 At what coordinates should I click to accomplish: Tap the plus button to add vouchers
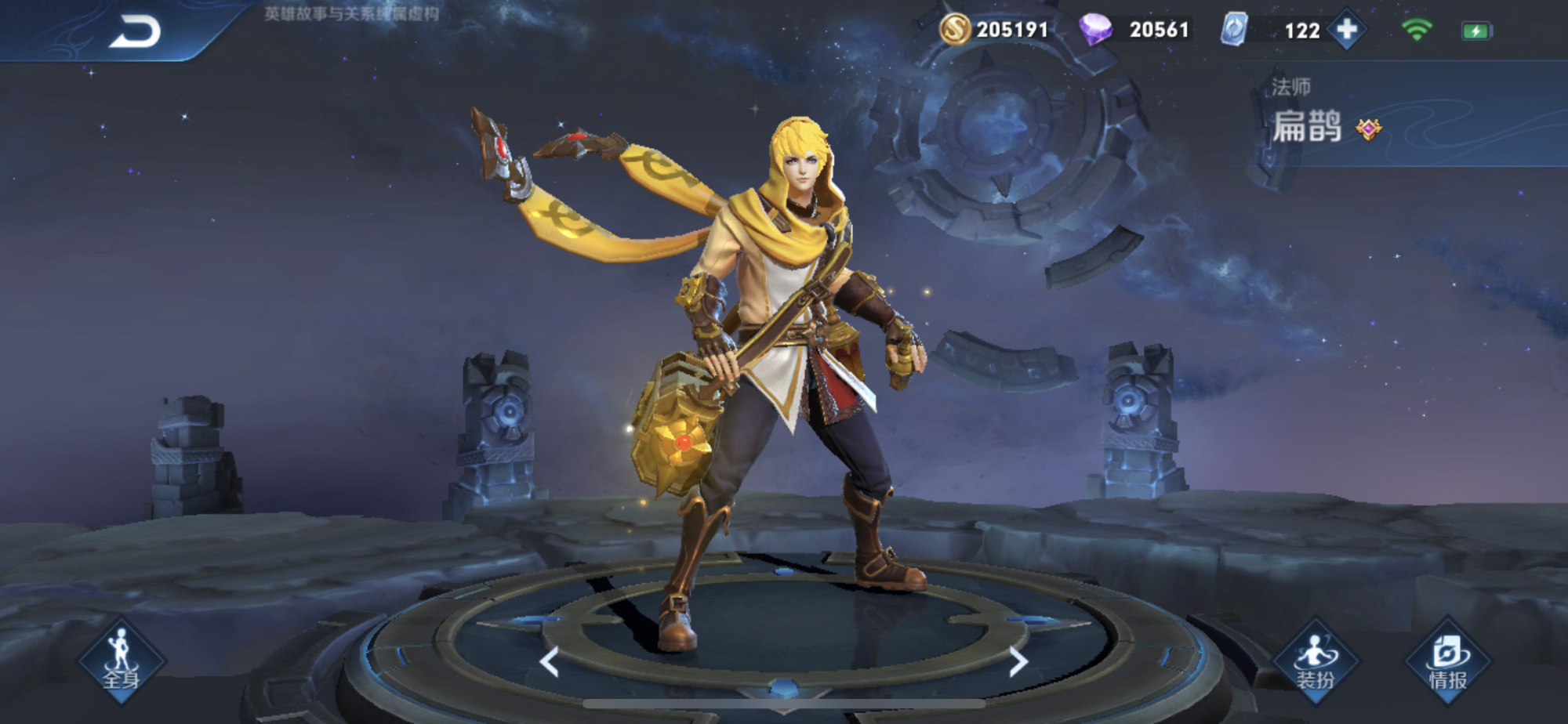point(1347,30)
